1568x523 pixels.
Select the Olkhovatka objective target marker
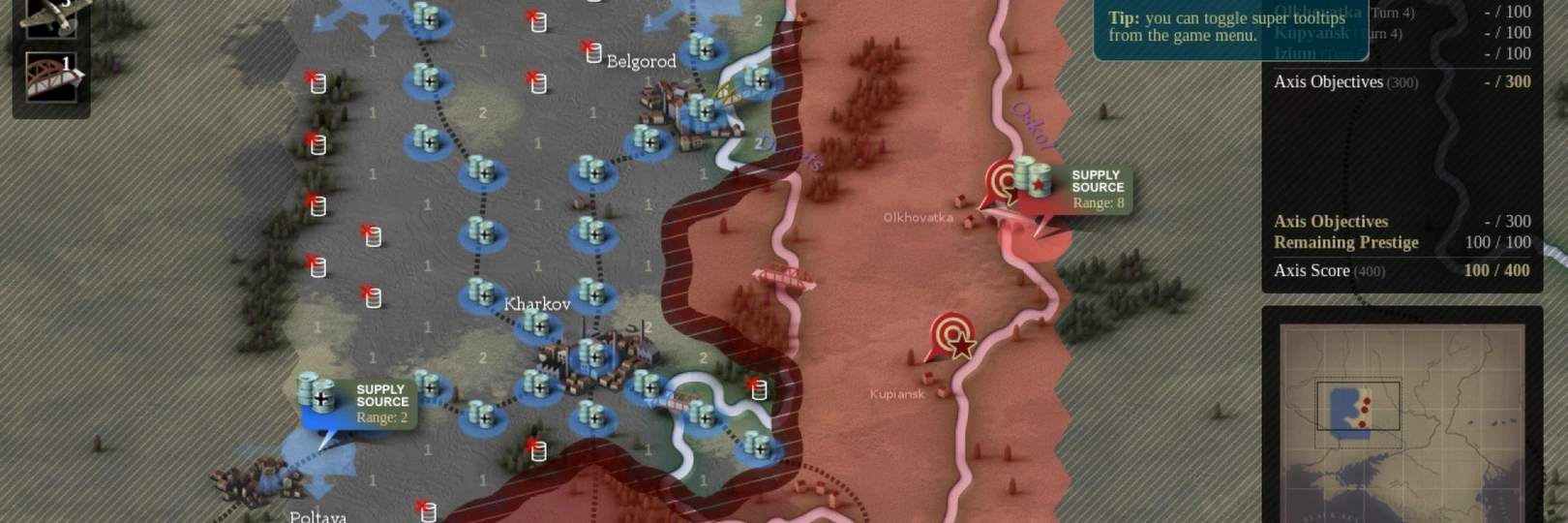1002,181
